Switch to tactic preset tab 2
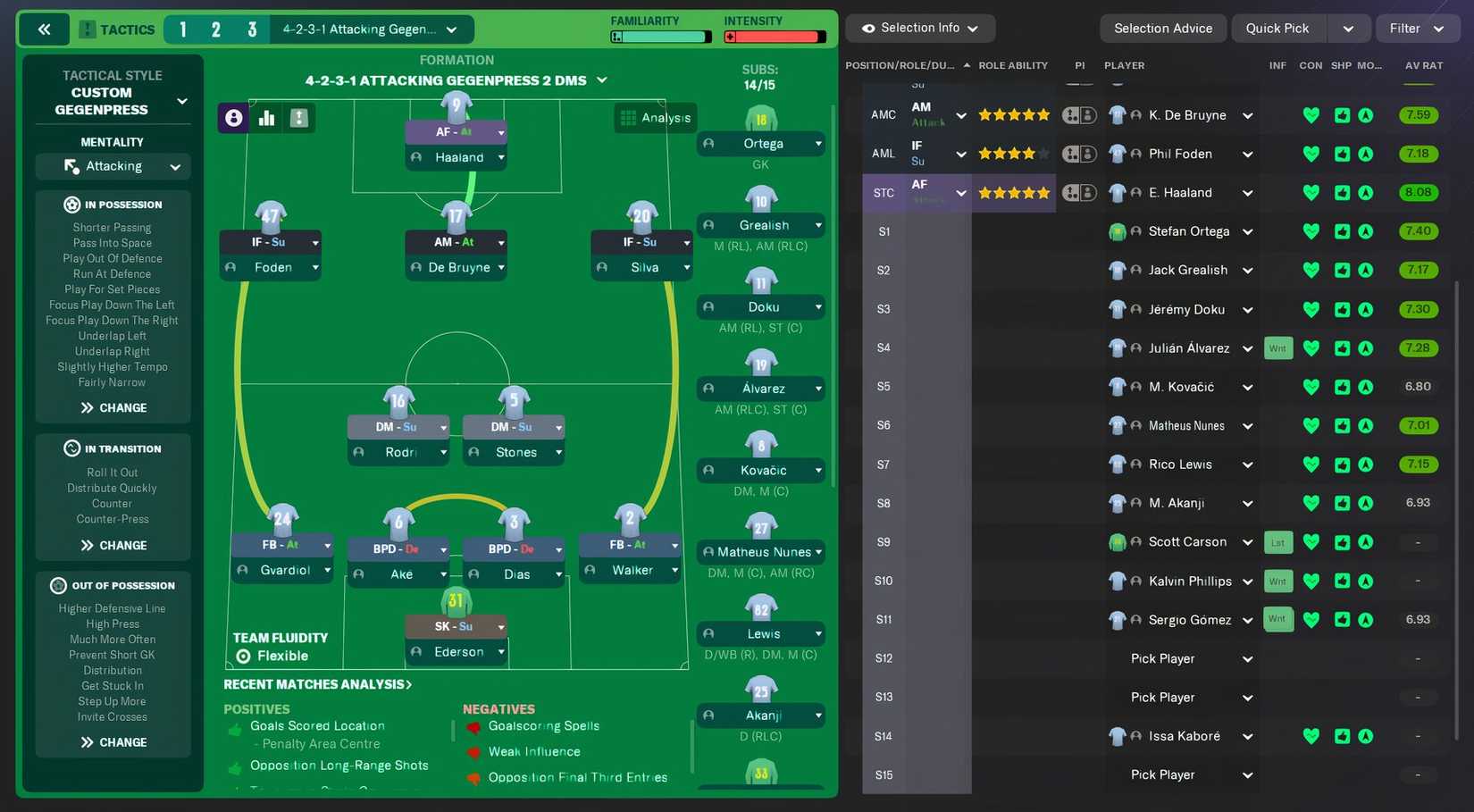Image resolution: width=1474 pixels, height=812 pixels. [x=216, y=29]
